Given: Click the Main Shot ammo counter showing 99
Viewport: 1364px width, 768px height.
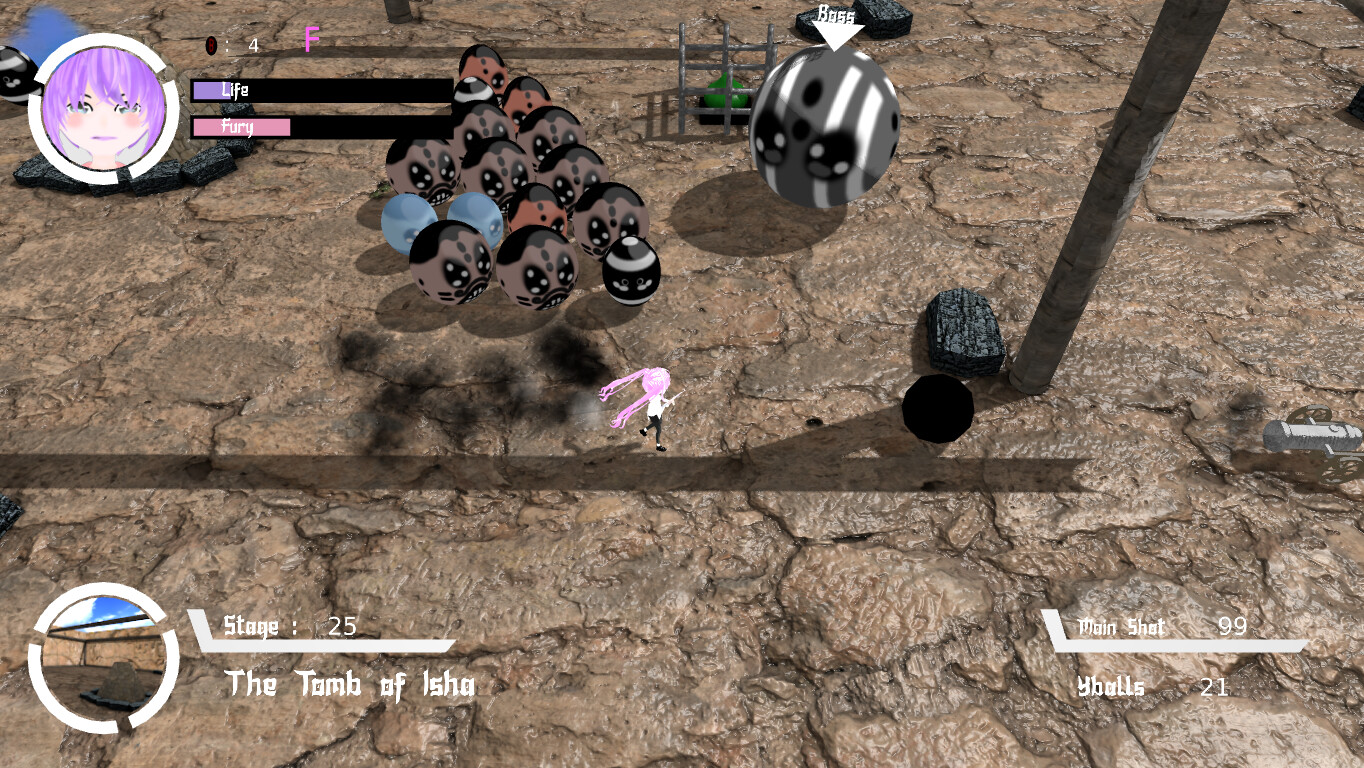Looking at the screenshot, I should click(x=1233, y=628).
